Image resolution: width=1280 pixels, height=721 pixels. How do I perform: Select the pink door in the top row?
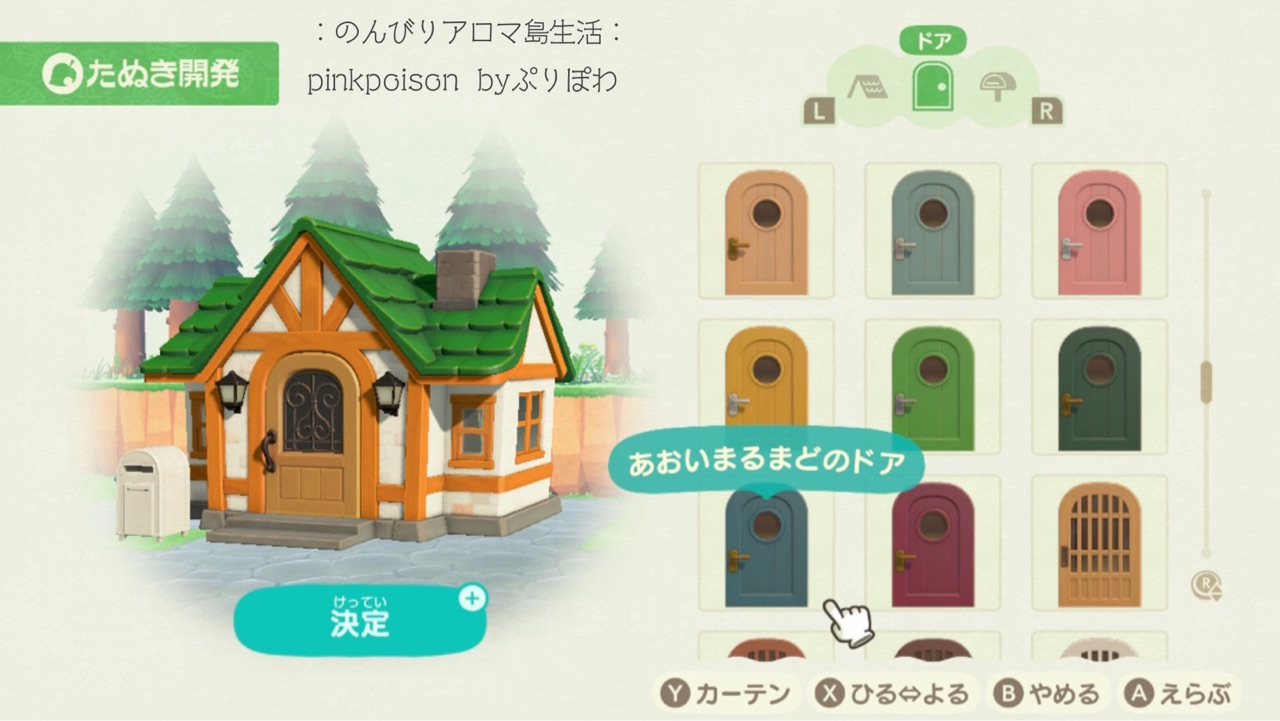pyautogui.click(x=1098, y=232)
